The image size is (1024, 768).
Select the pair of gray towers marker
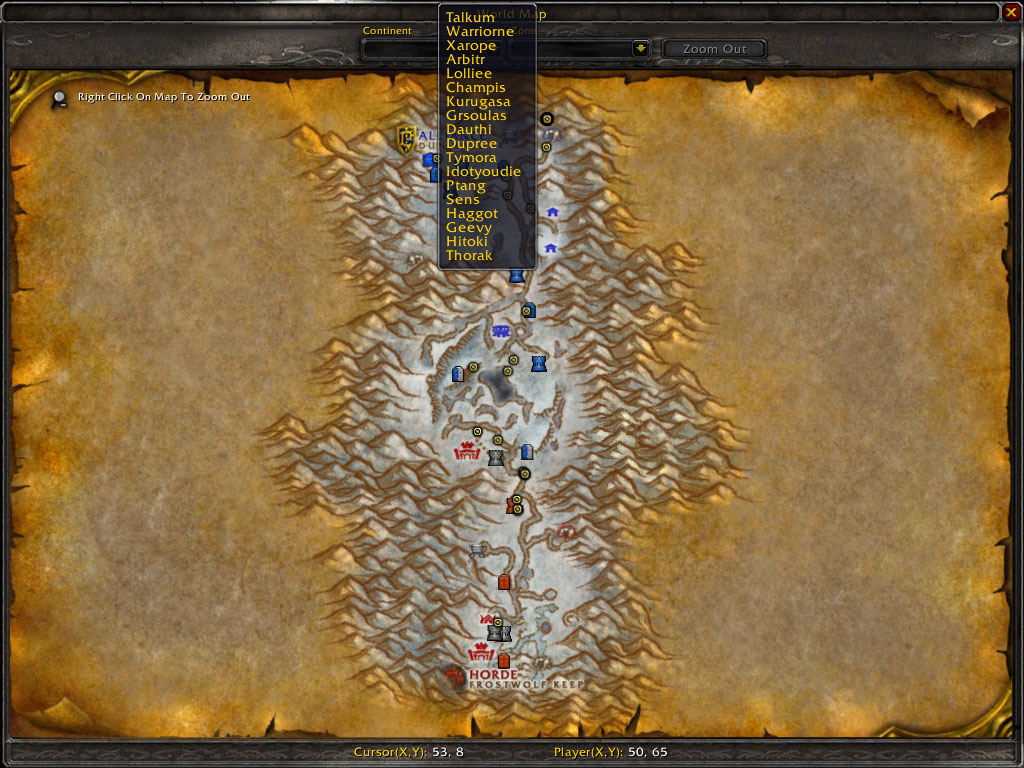click(499, 633)
